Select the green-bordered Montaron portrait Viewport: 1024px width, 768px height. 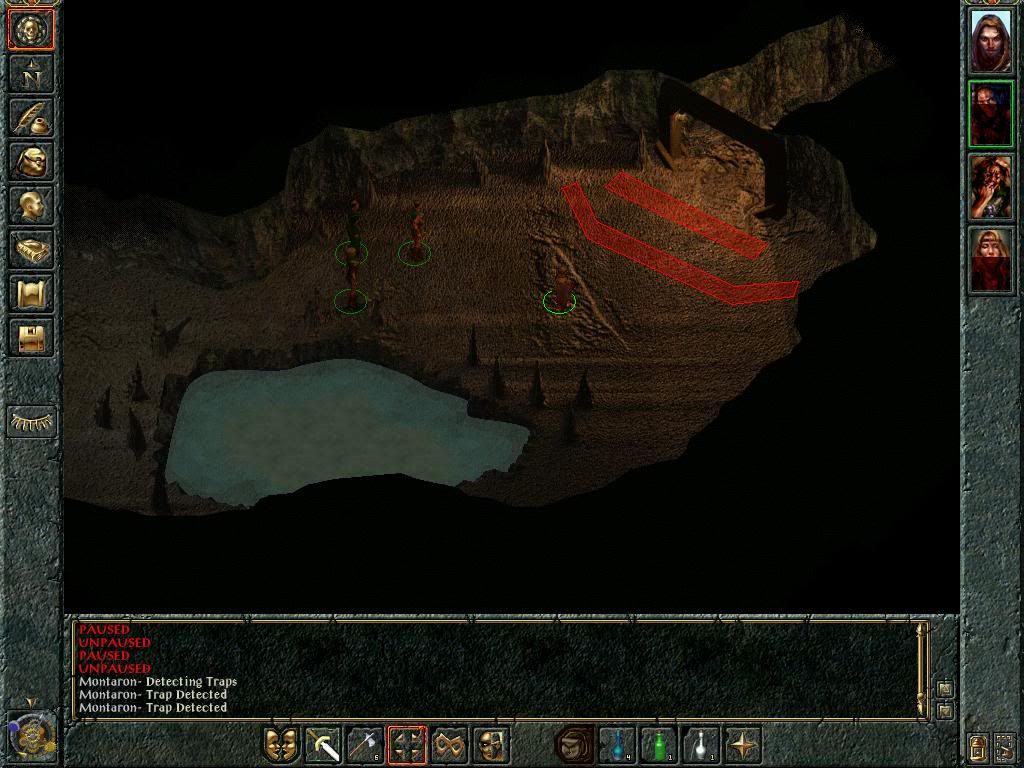pyautogui.click(x=990, y=114)
